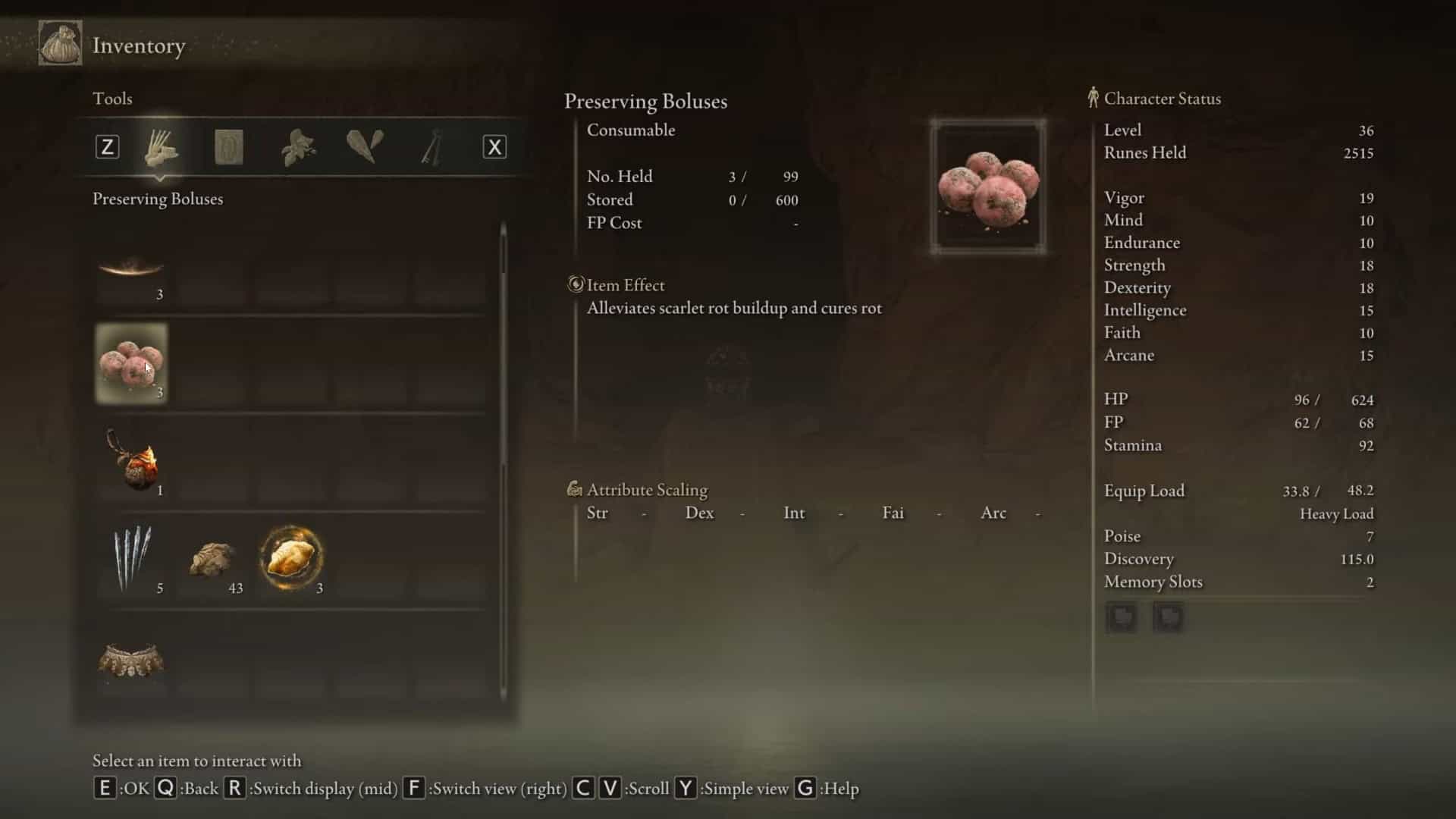1456x819 pixels.
Task: Select the Preserving Boluses slot
Action: [131, 363]
